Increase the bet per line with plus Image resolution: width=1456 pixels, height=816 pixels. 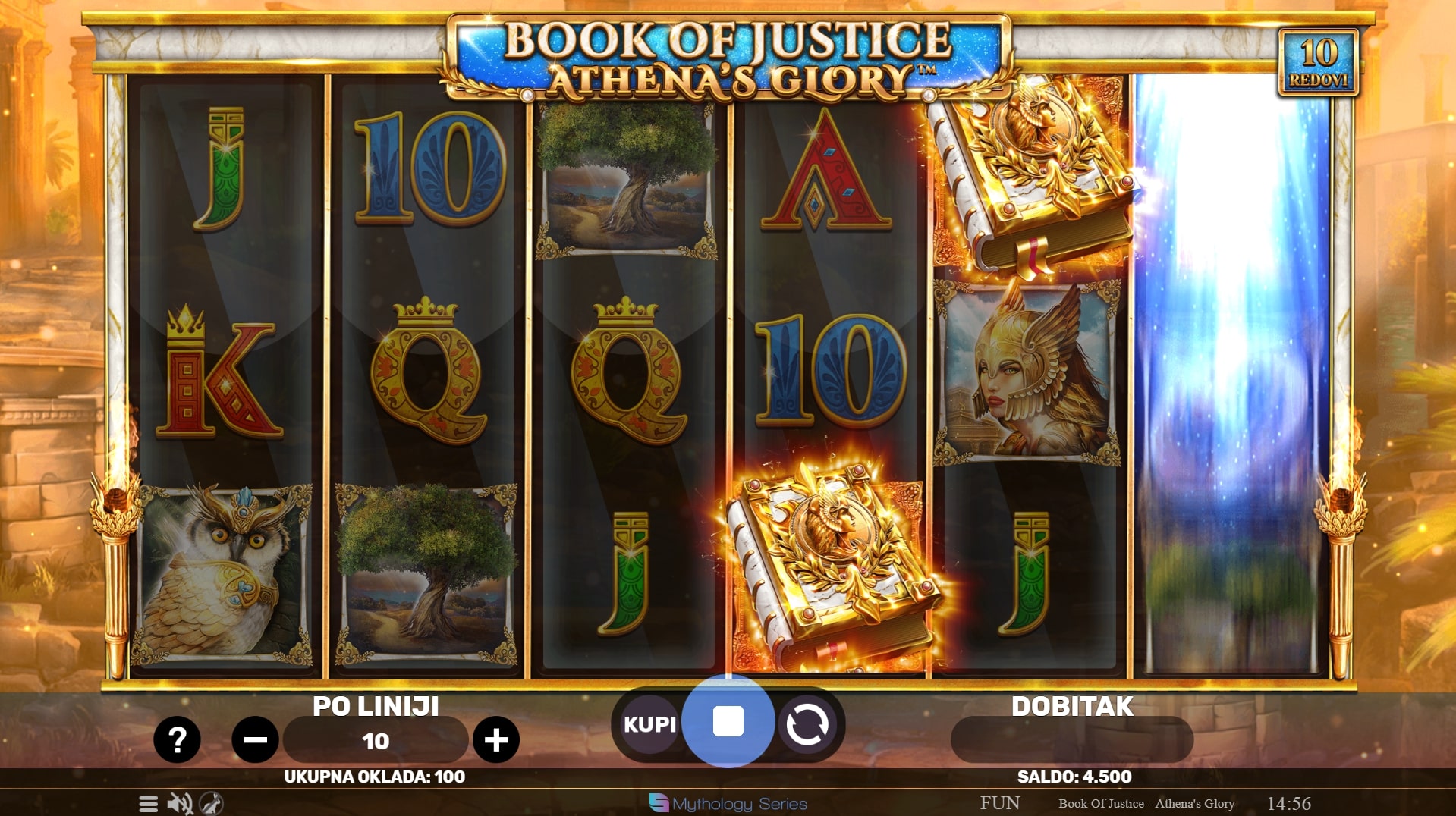pyautogui.click(x=496, y=739)
